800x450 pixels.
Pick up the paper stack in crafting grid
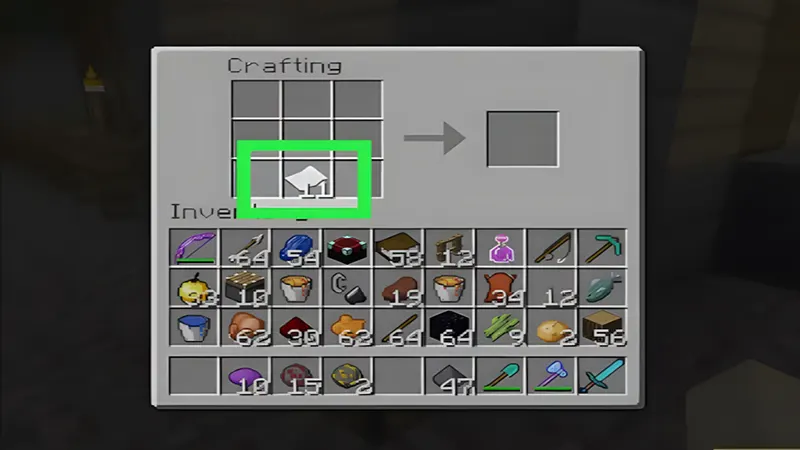click(x=306, y=180)
